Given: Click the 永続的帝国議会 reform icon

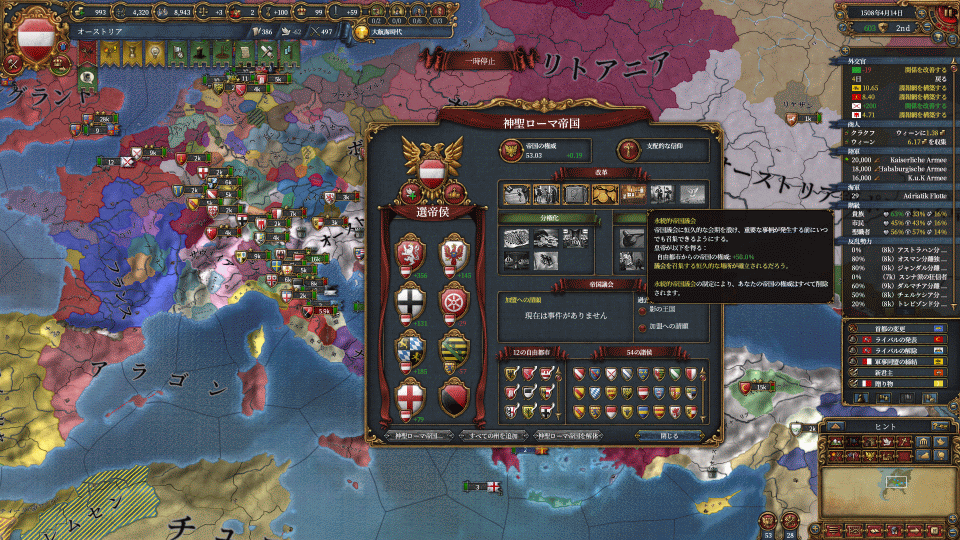Looking at the screenshot, I should point(632,193).
